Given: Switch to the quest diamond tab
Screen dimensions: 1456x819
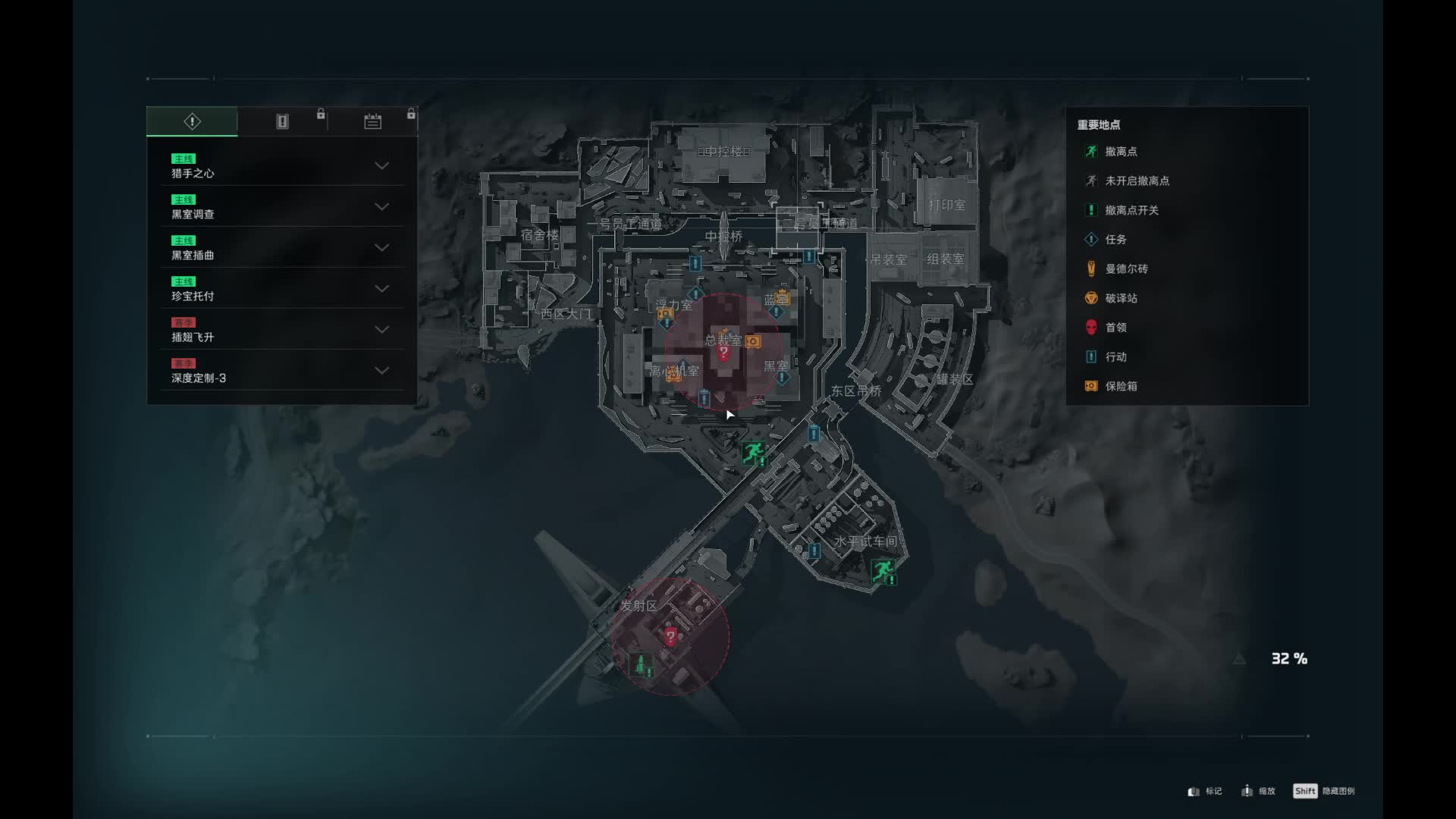Looking at the screenshot, I should [x=192, y=121].
